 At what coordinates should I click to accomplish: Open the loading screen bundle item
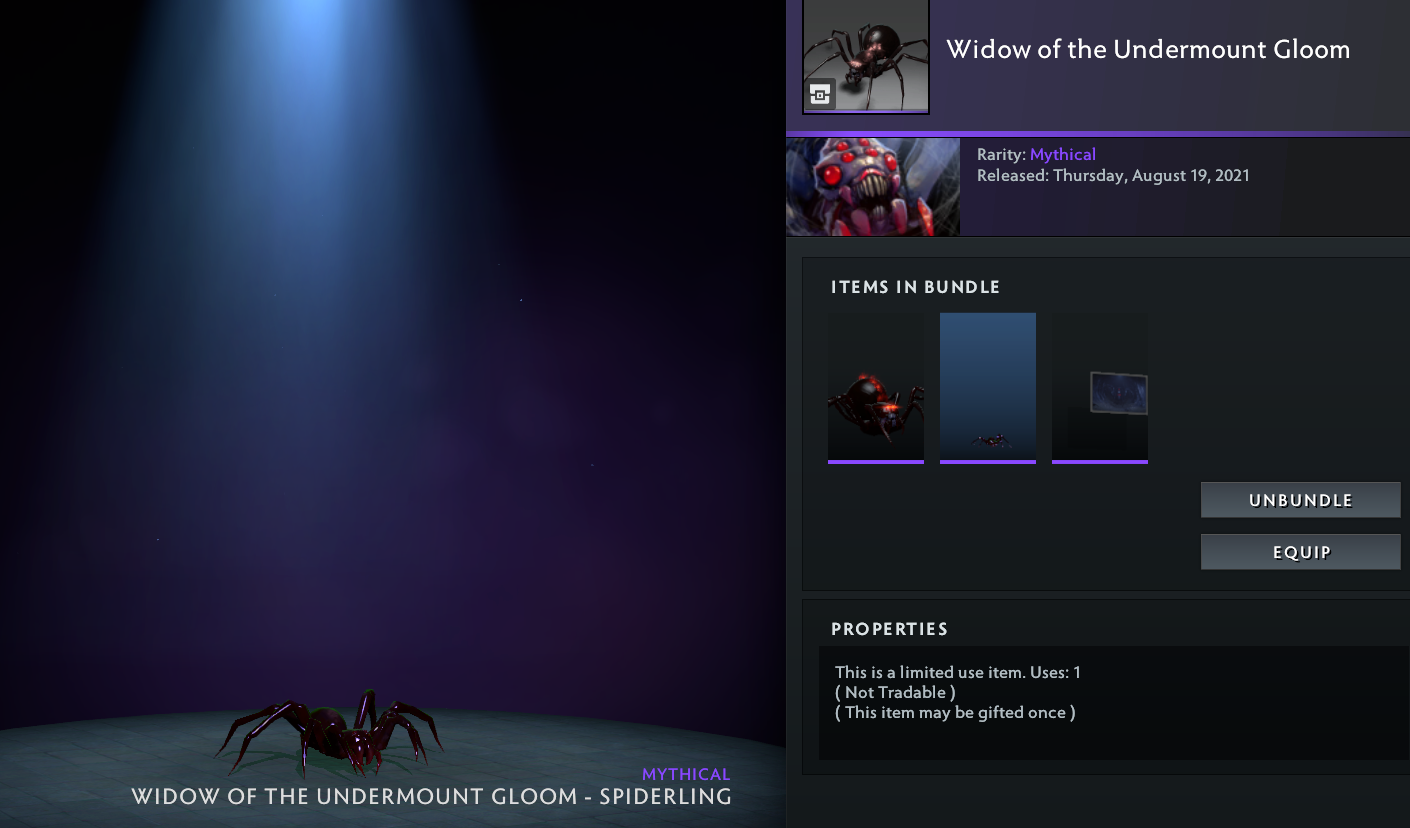1099,389
